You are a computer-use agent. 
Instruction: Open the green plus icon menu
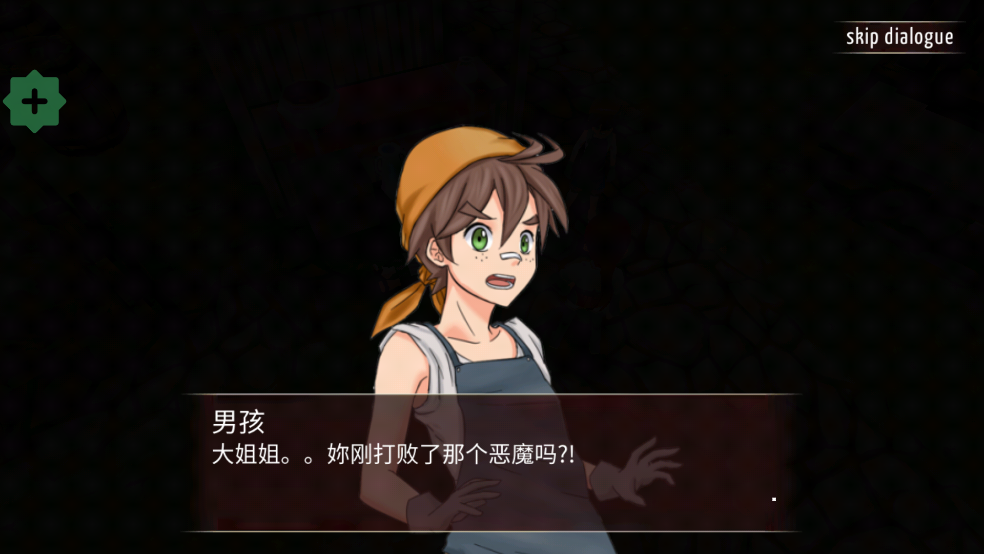[35, 101]
